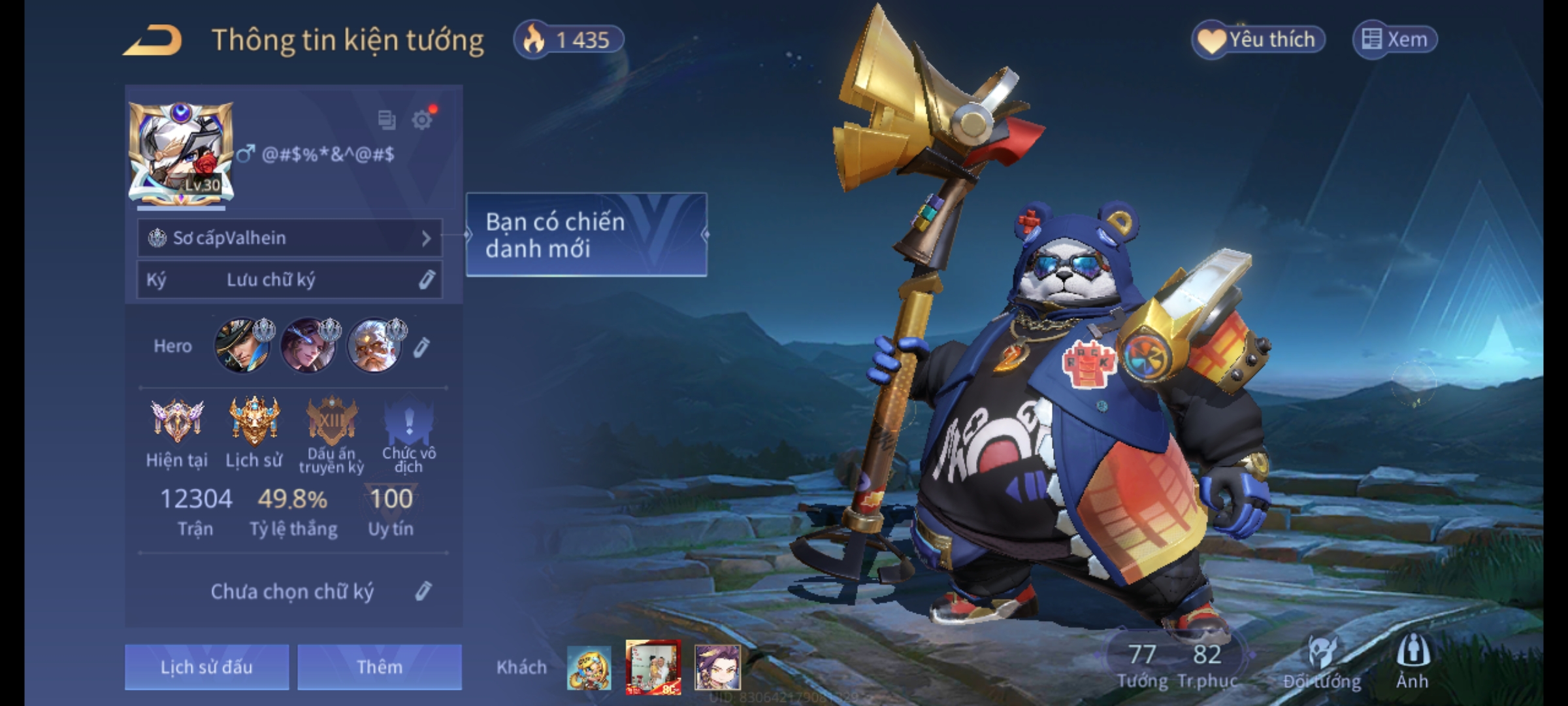This screenshot has width=1568, height=706.
Task: Select the Hiện tại rank badge
Action: tap(176, 422)
